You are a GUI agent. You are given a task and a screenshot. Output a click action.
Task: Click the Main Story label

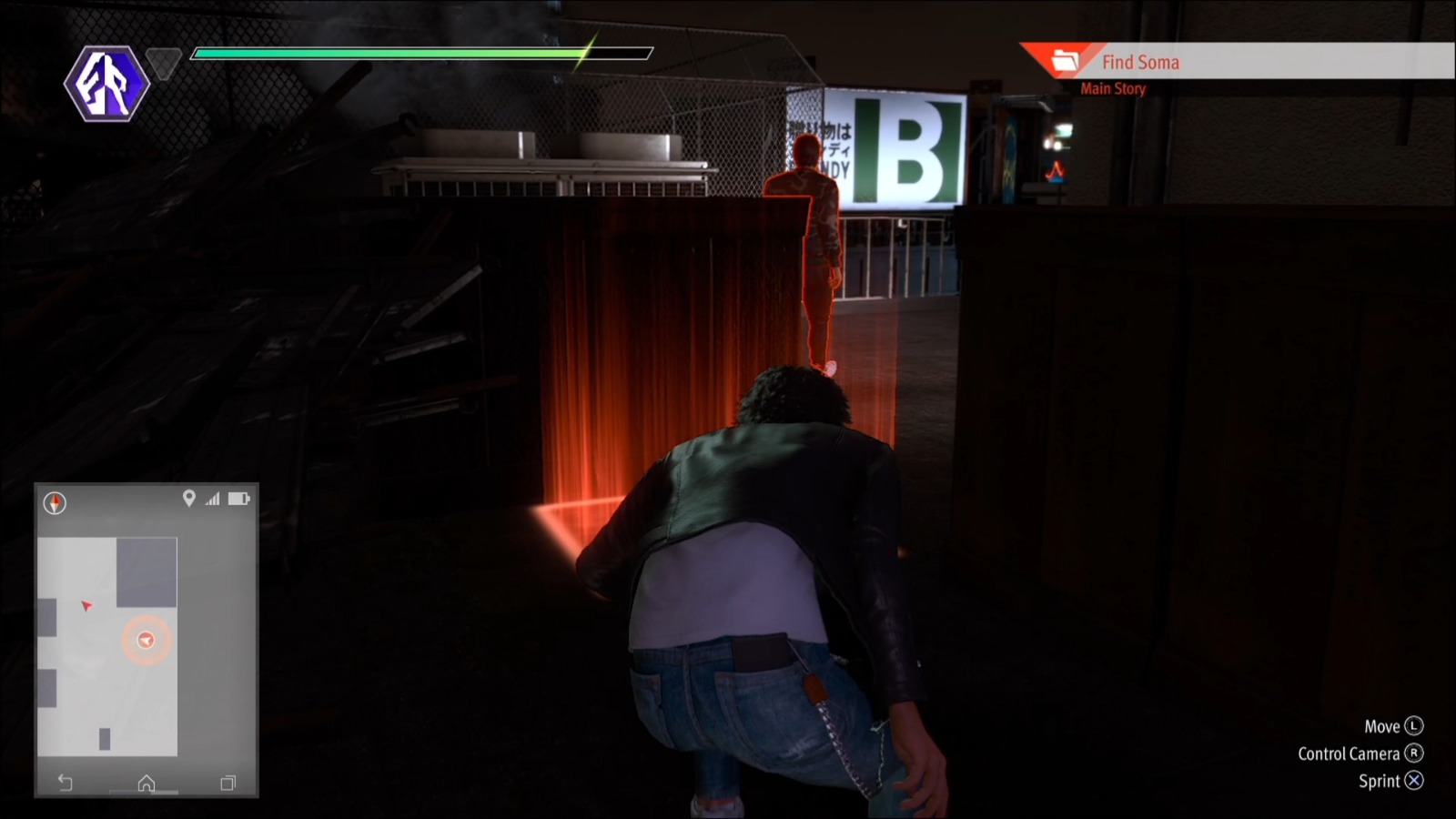pos(1111,88)
